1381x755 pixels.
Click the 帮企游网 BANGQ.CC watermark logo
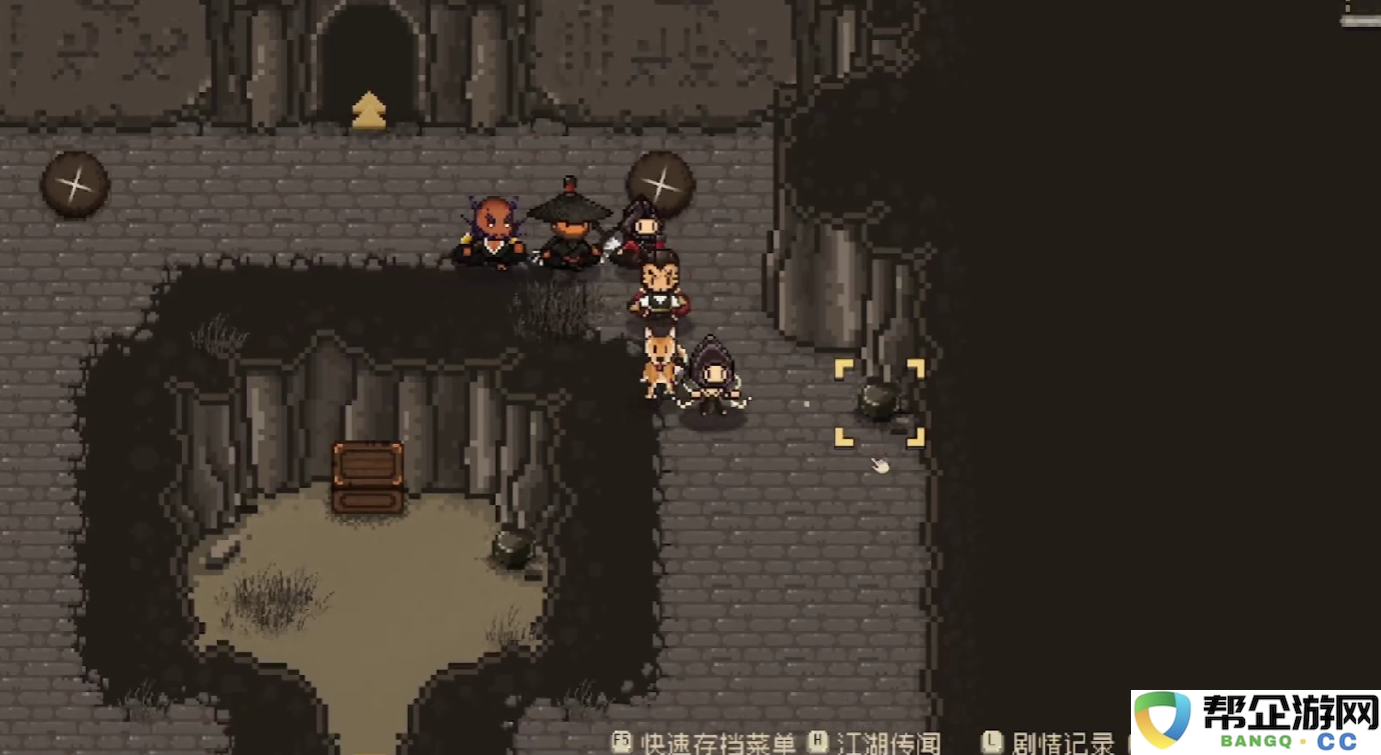click(x=1256, y=722)
